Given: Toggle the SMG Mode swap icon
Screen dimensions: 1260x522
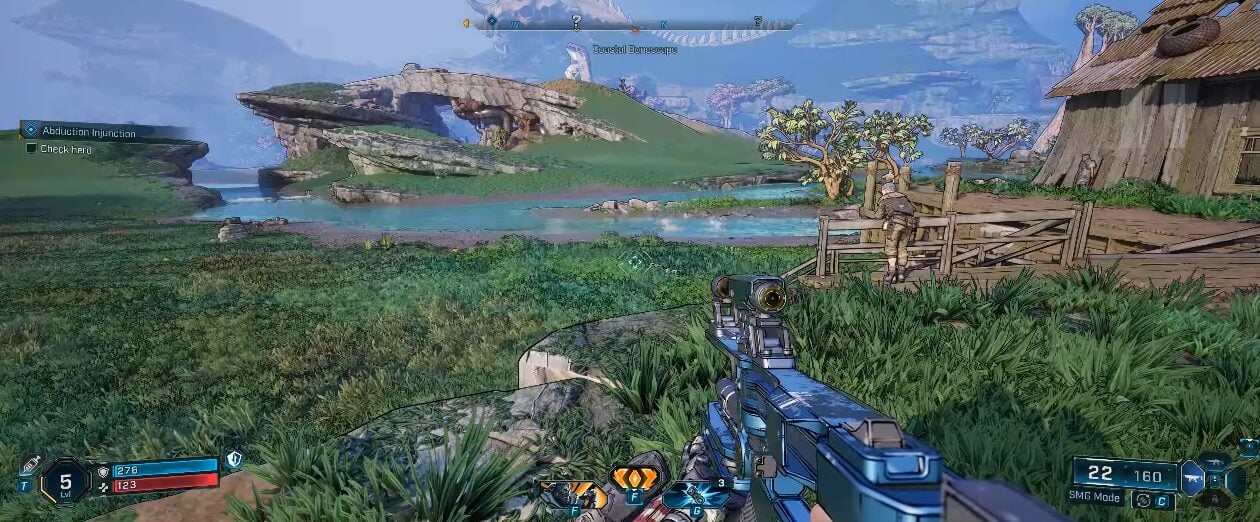Looking at the screenshot, I should pos(1142,500).
